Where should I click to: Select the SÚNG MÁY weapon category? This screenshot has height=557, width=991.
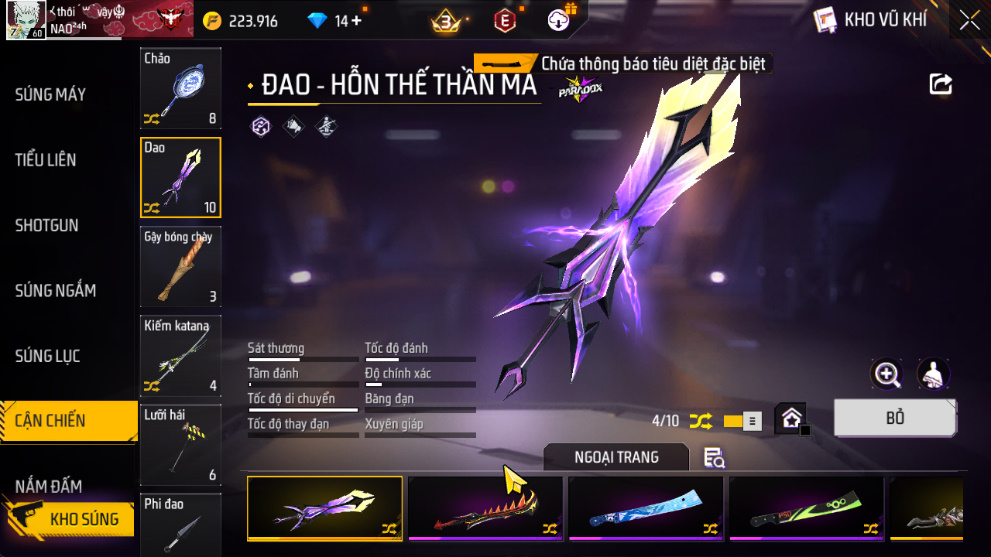click(x=50, y=95)
